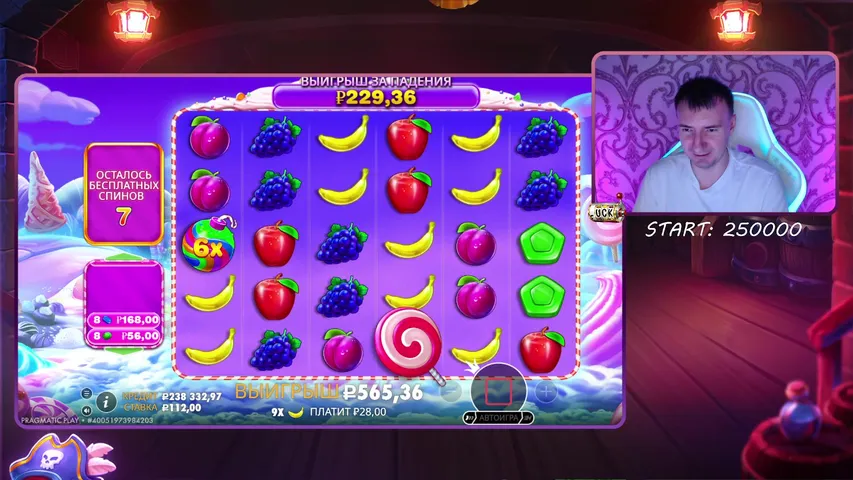Click the round spin button

[498, 386]
